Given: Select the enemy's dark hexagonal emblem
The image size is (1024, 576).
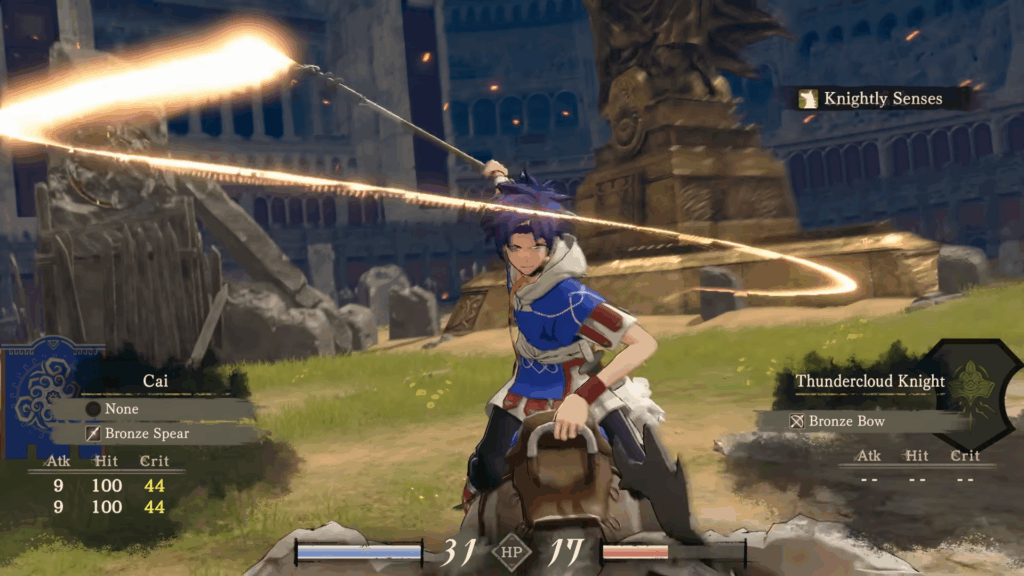Looking at the screenshot, I should (x=974, y=385).
